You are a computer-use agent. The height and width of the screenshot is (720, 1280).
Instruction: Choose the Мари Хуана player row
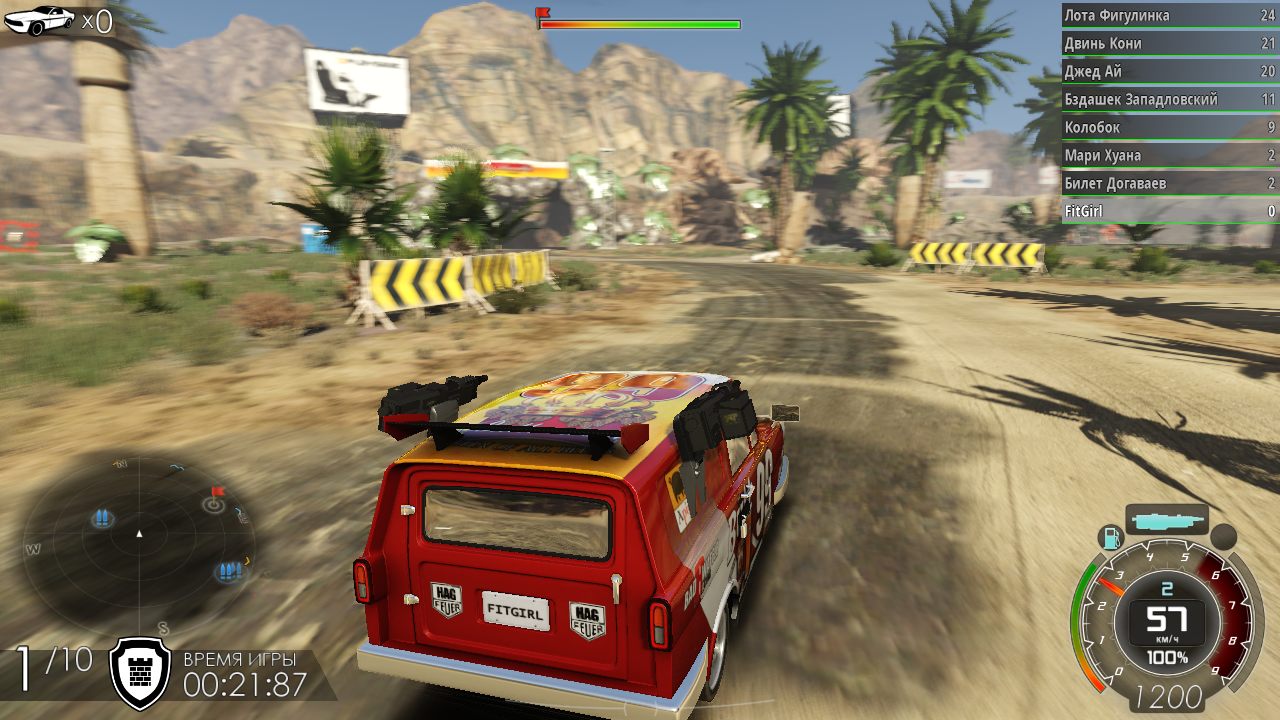[1168, 156]
